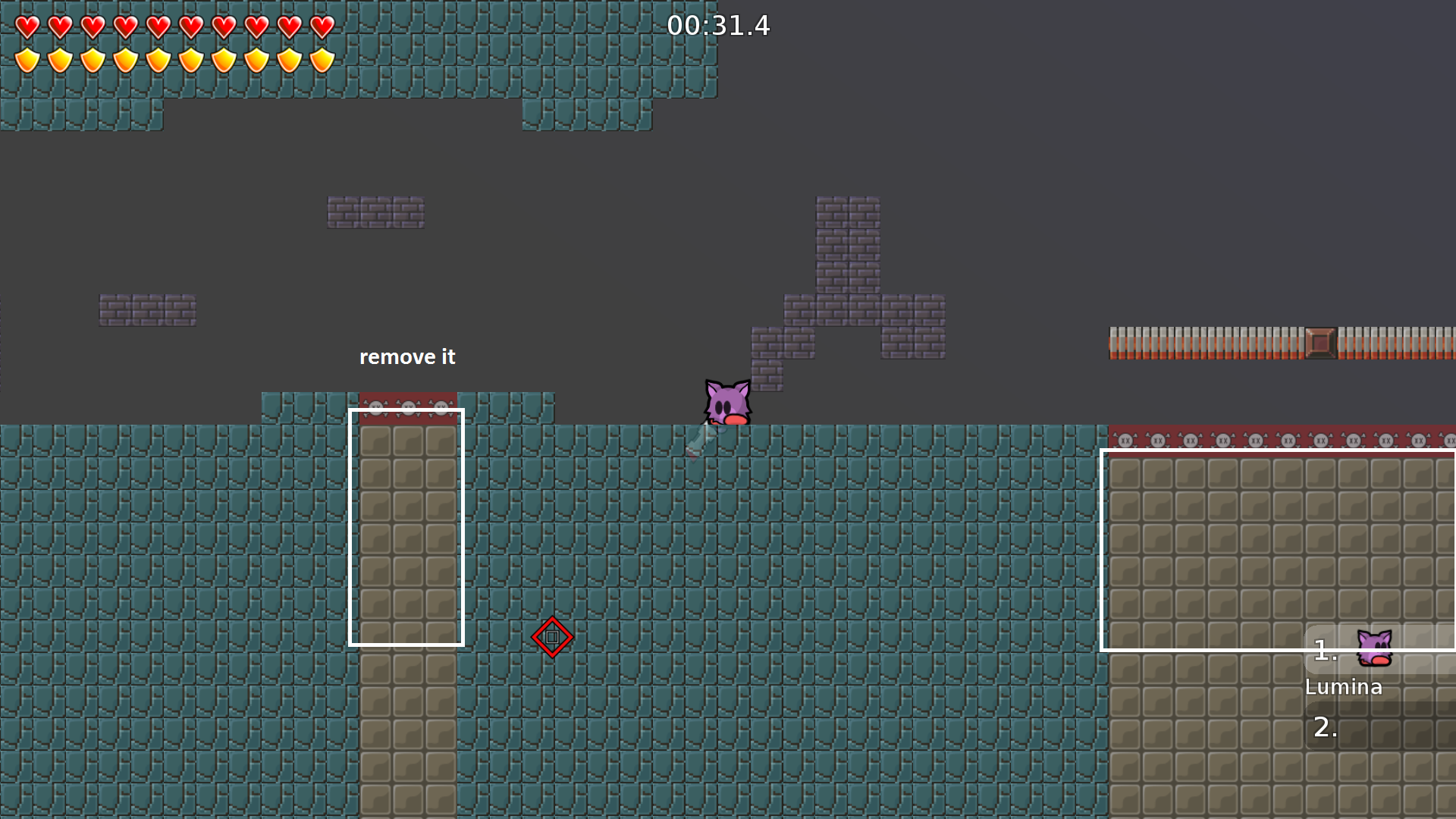Select the last heart in the health row

coord(322,27)
